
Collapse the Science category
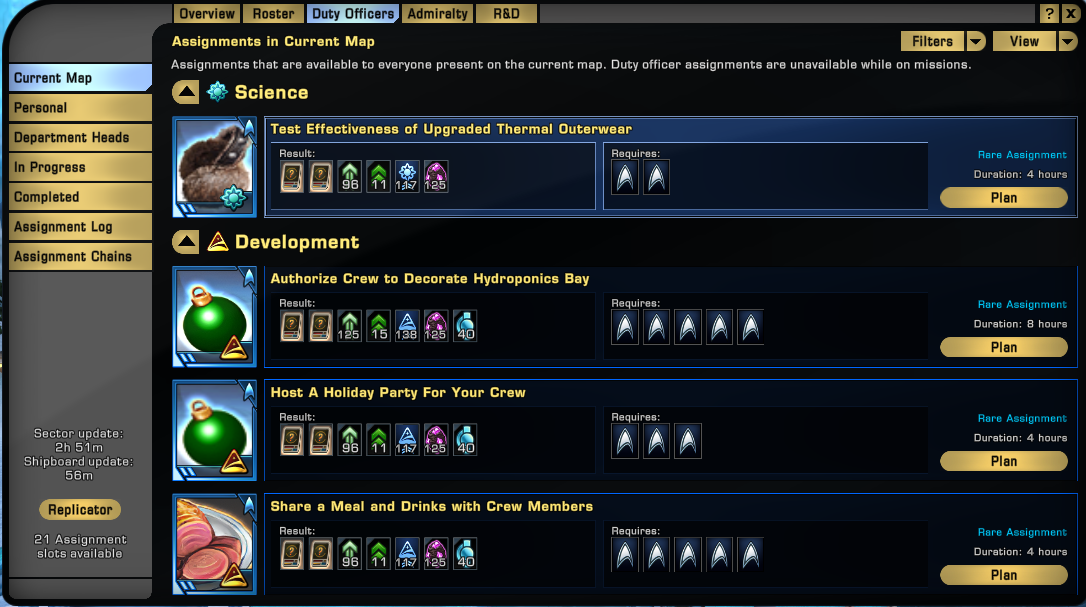(186, 93)
